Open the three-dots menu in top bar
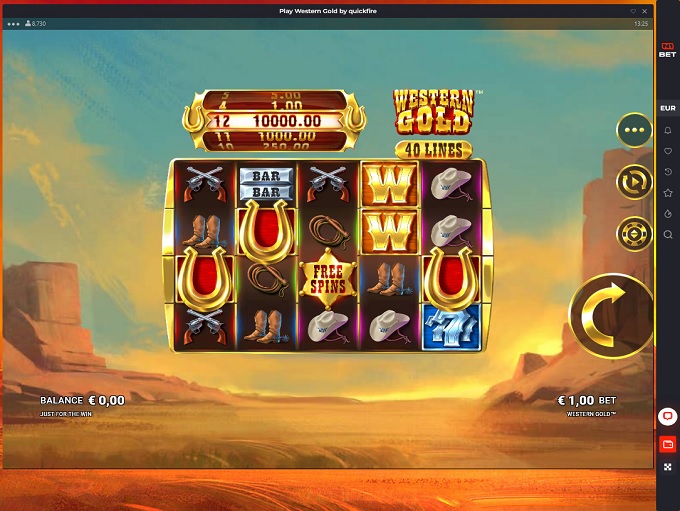The width and height of the screenshot is (680, 511). click(13, 23)
